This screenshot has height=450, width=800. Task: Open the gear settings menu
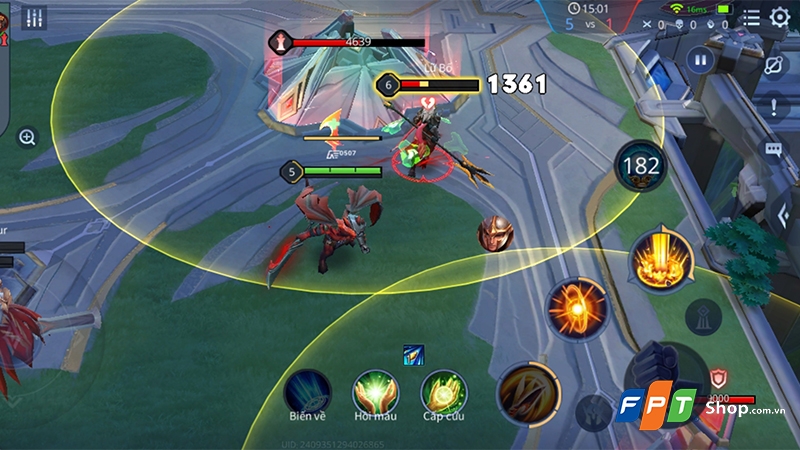tap(779, 16)
